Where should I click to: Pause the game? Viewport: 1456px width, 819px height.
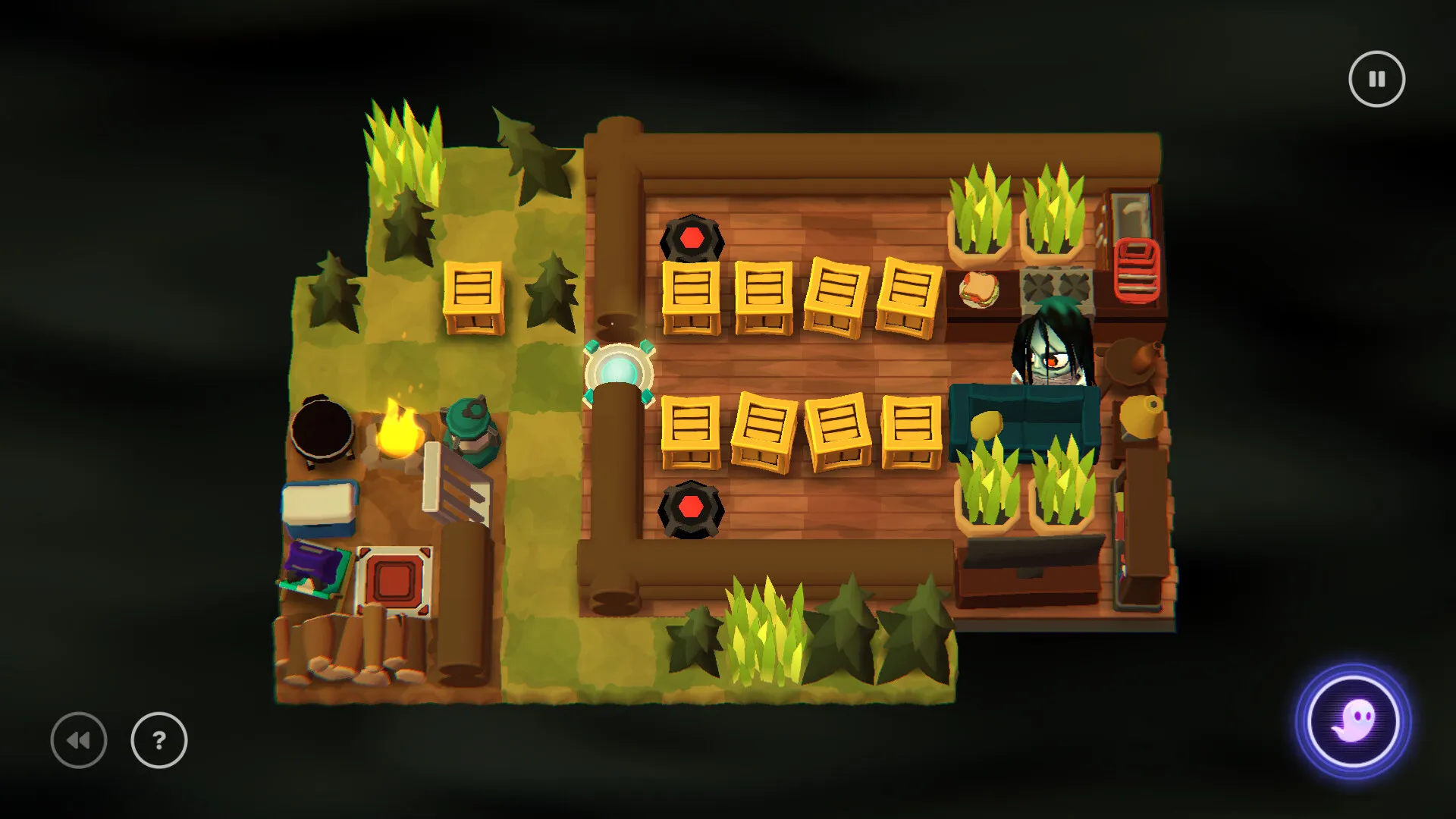[1376, 78]
